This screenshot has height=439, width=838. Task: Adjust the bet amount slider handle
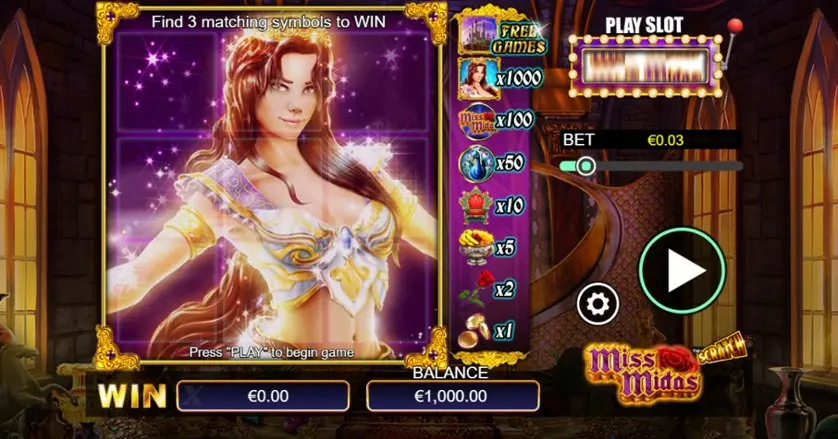pyautogui.click(x=585, y=166)
